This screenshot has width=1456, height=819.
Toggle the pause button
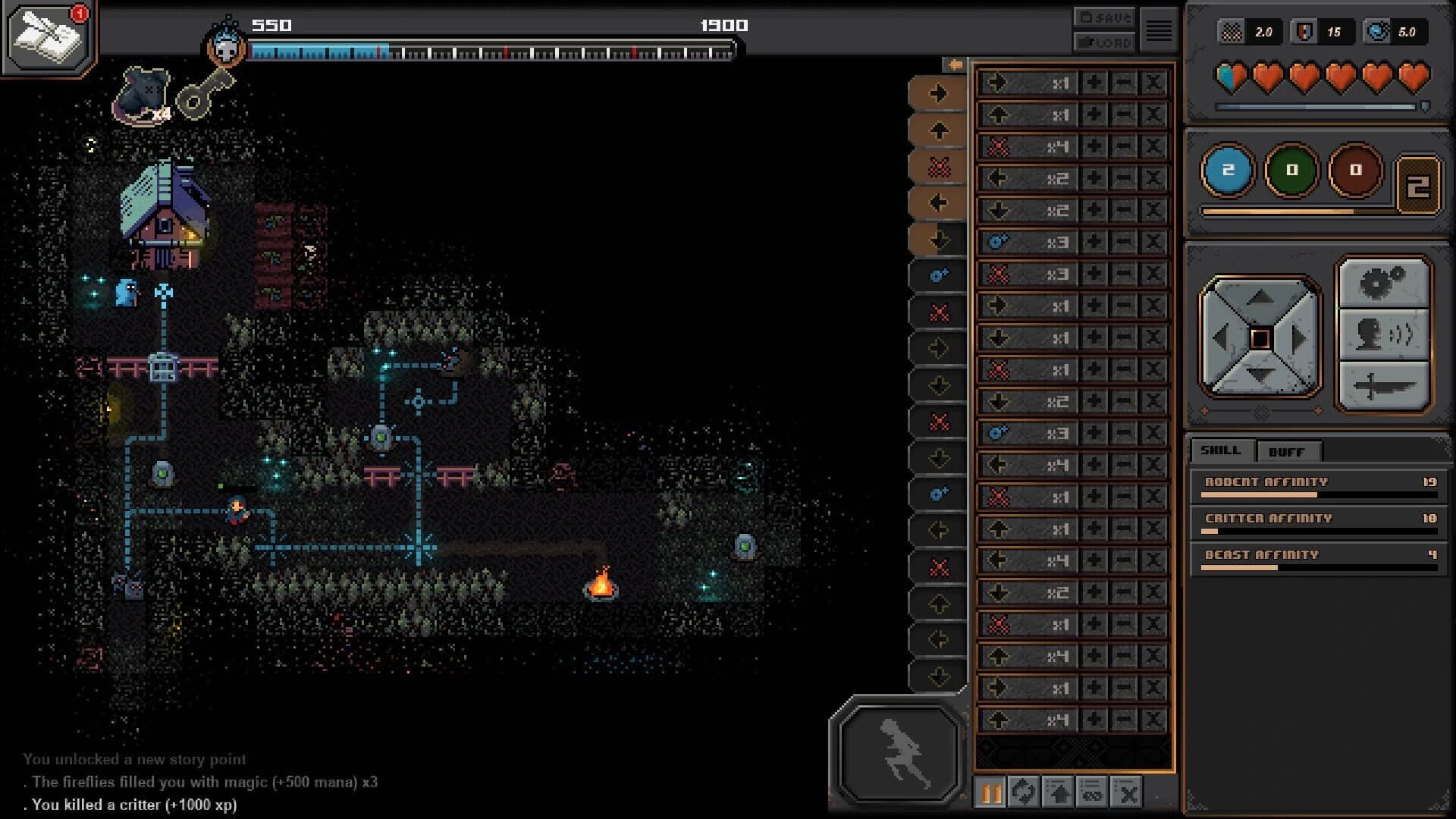click(990, 793)
